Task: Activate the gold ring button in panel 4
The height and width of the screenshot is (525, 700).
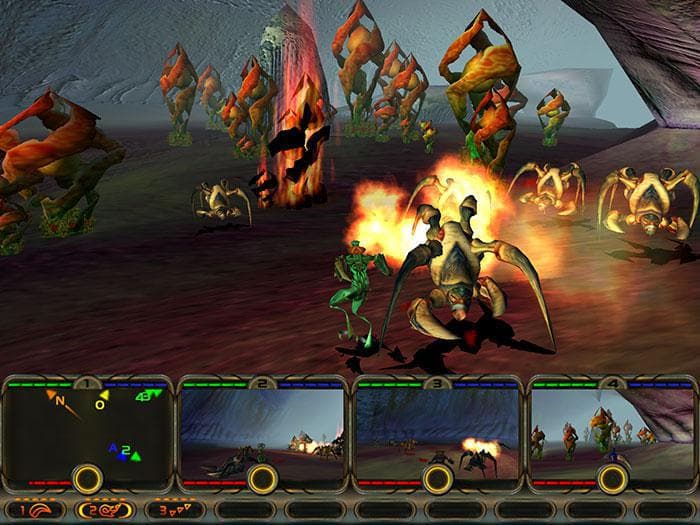Action: point(611,478)
